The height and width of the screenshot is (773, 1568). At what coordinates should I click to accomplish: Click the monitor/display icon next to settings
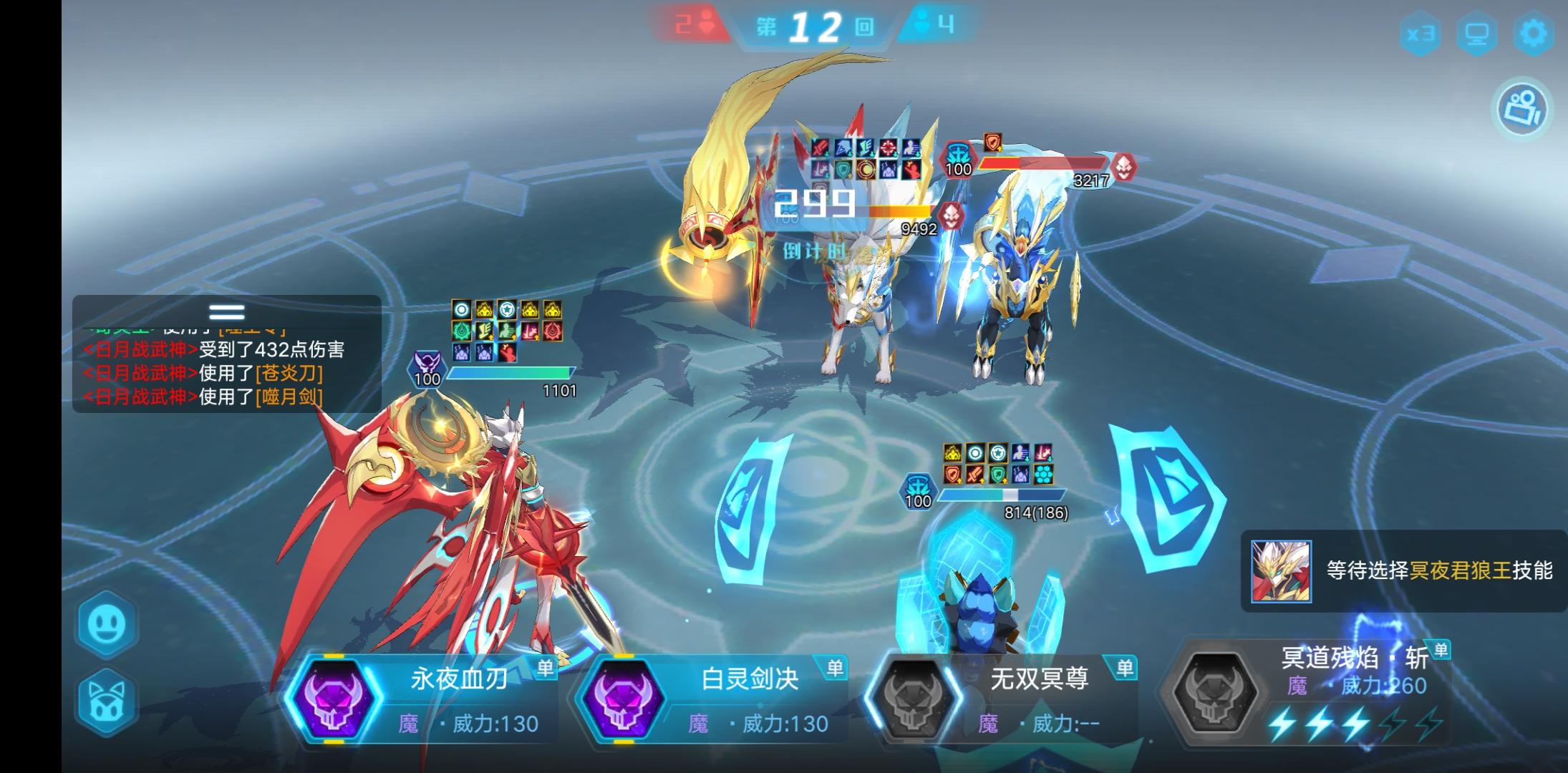(1479, 32)
